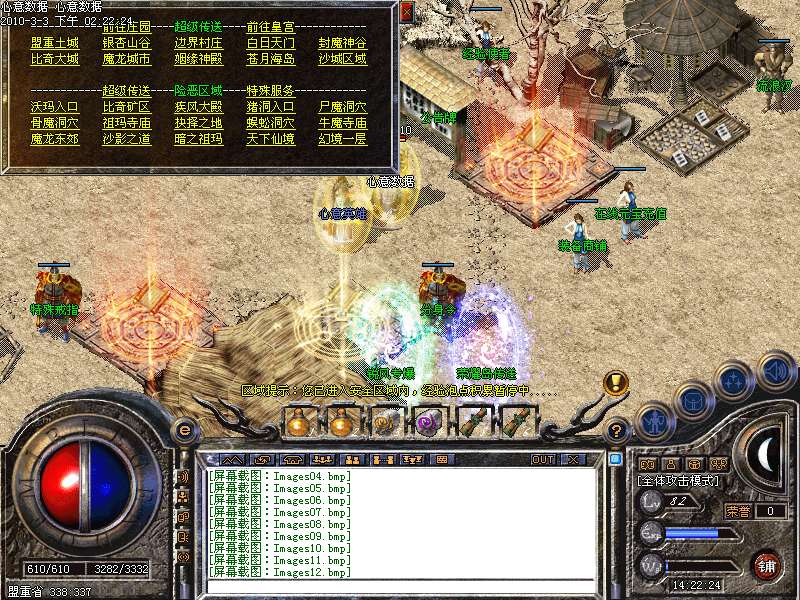Viewport: 800px width, 600px height.
Task: Go to 白日天门
Action: [270, 43]
